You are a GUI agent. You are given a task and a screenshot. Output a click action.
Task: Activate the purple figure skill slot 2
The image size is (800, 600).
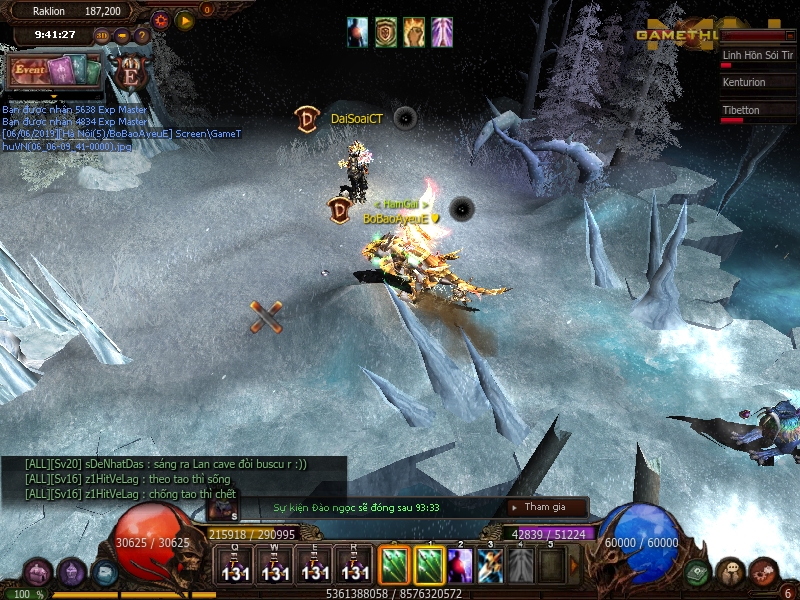460,565
